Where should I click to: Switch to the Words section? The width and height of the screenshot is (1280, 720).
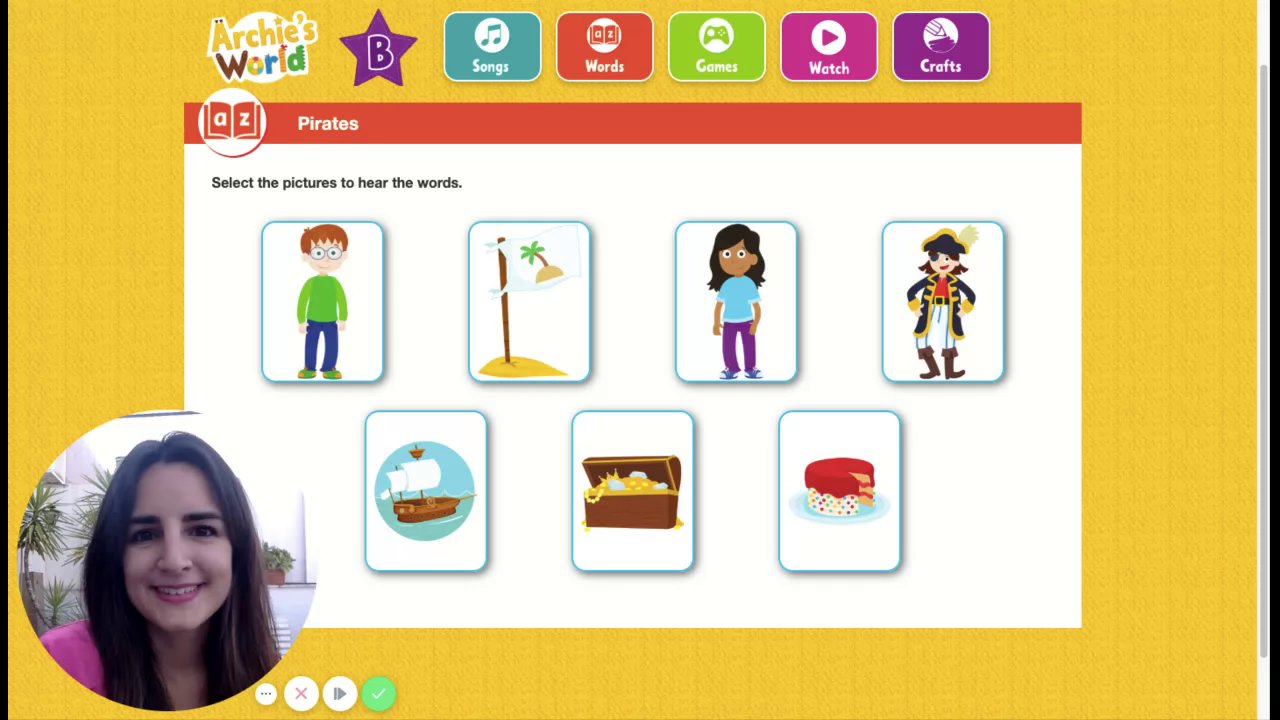[x=604, y=47]
